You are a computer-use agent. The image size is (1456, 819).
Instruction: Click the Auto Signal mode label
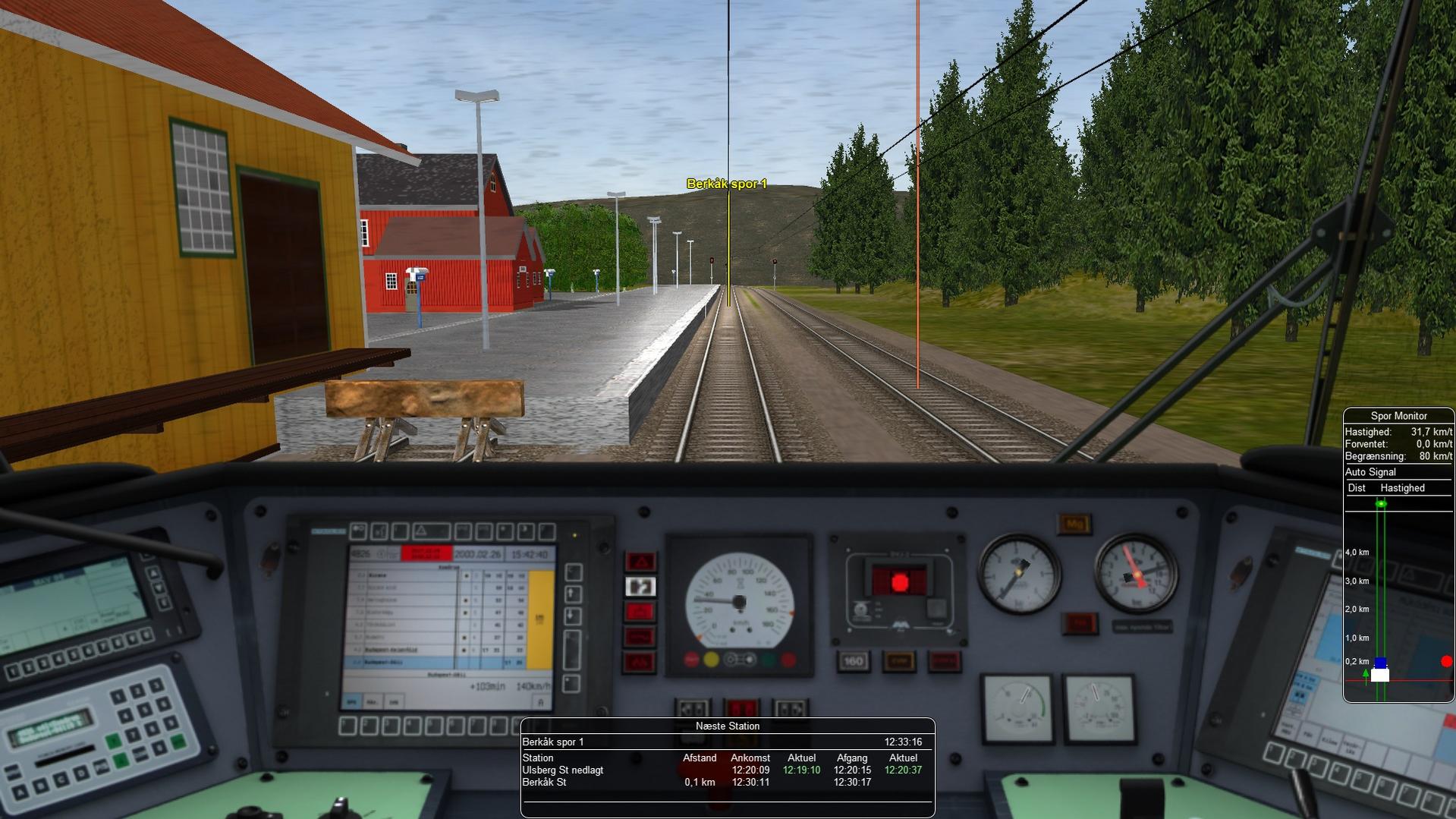coord(1370,472)
